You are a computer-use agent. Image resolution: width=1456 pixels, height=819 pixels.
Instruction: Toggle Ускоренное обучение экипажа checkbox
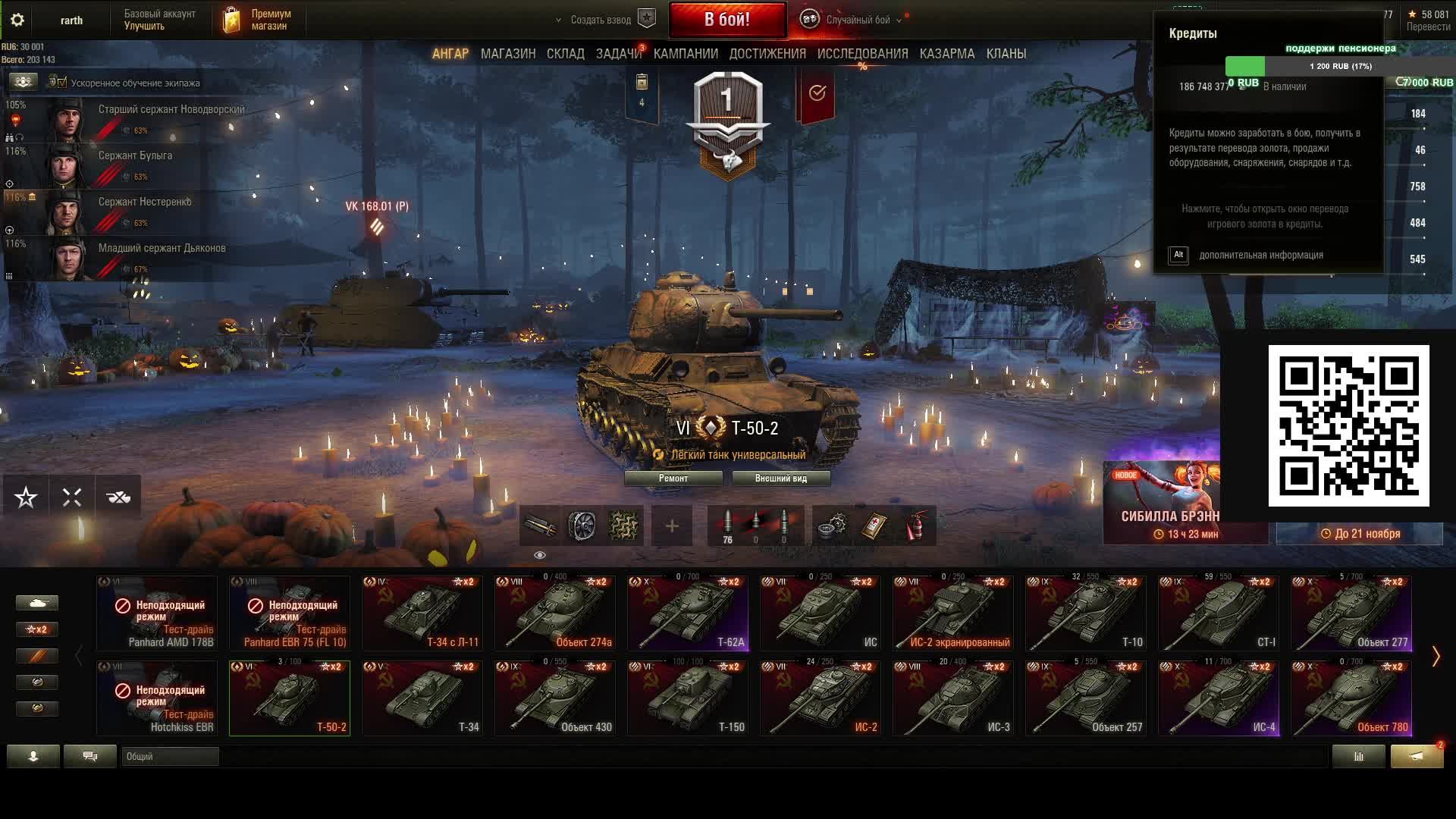[x=62, y=83]
